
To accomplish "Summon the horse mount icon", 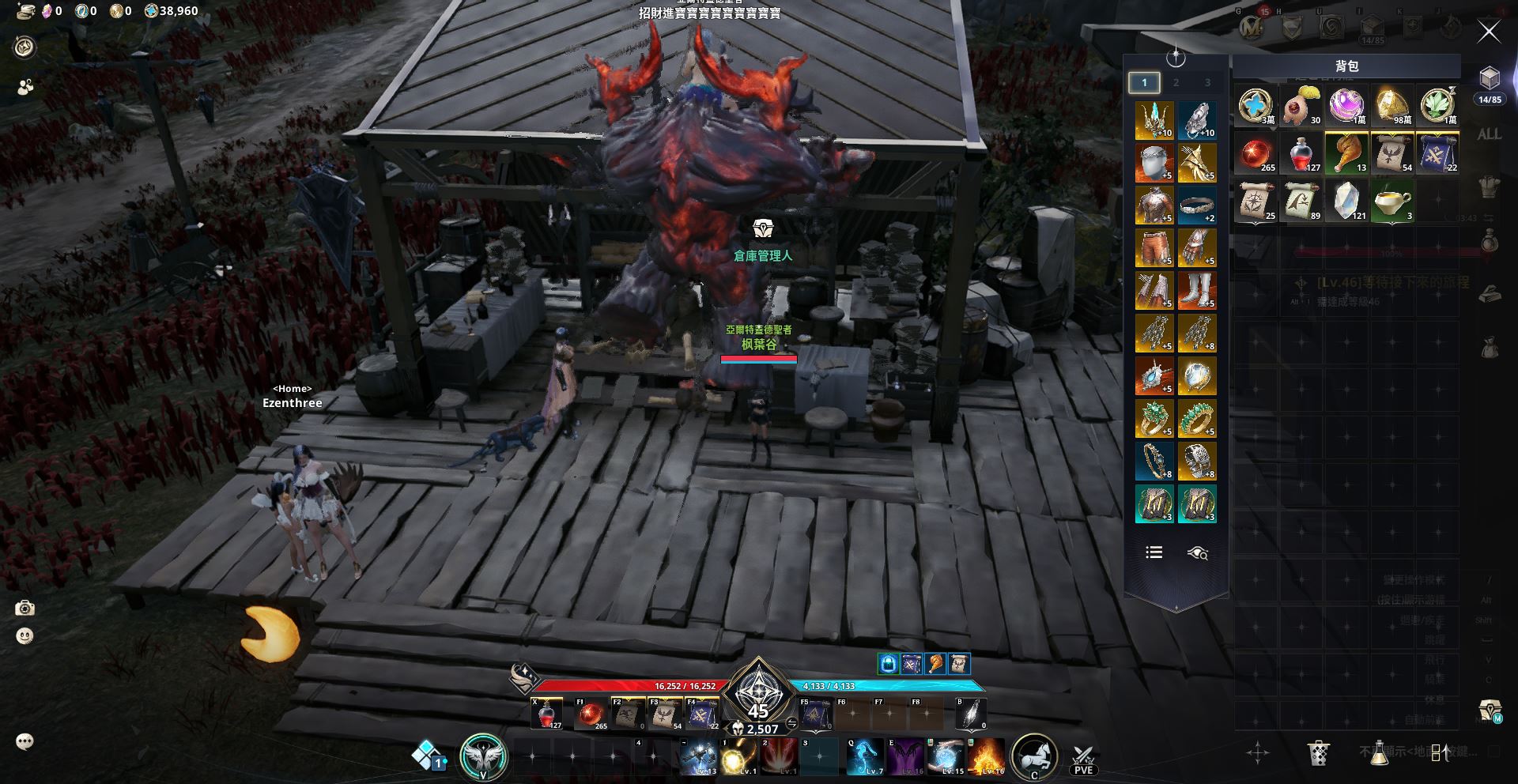I will tap(1034, 756).
